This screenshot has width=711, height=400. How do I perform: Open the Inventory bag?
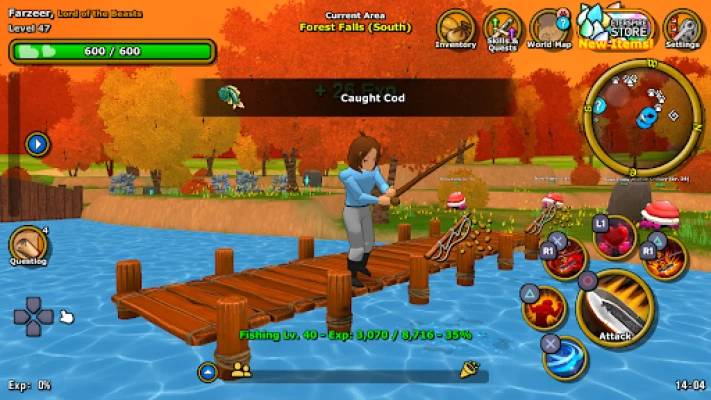[x=456, y=28]
